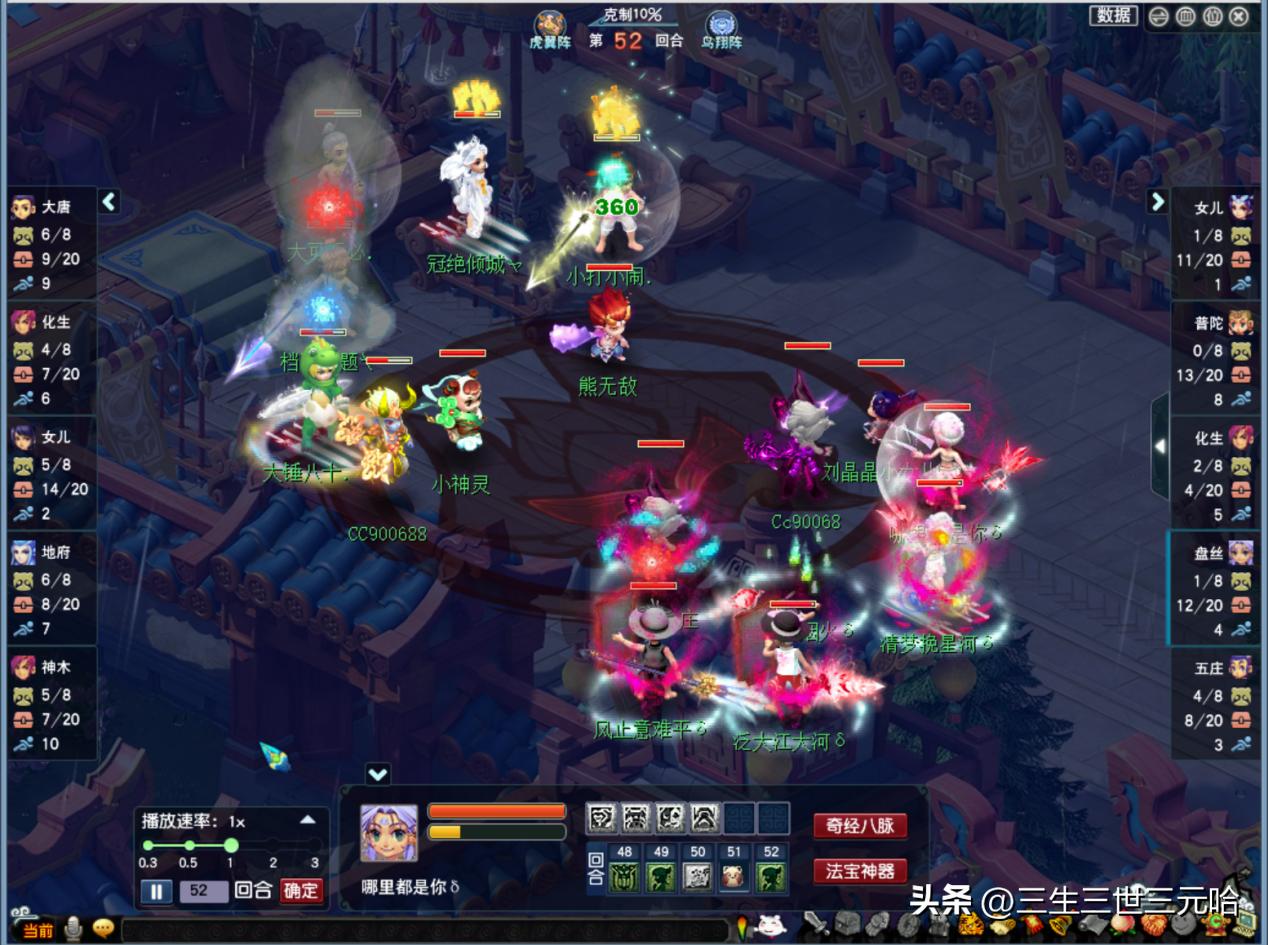Switch chat channel with the 当前 button

[36, 930]
